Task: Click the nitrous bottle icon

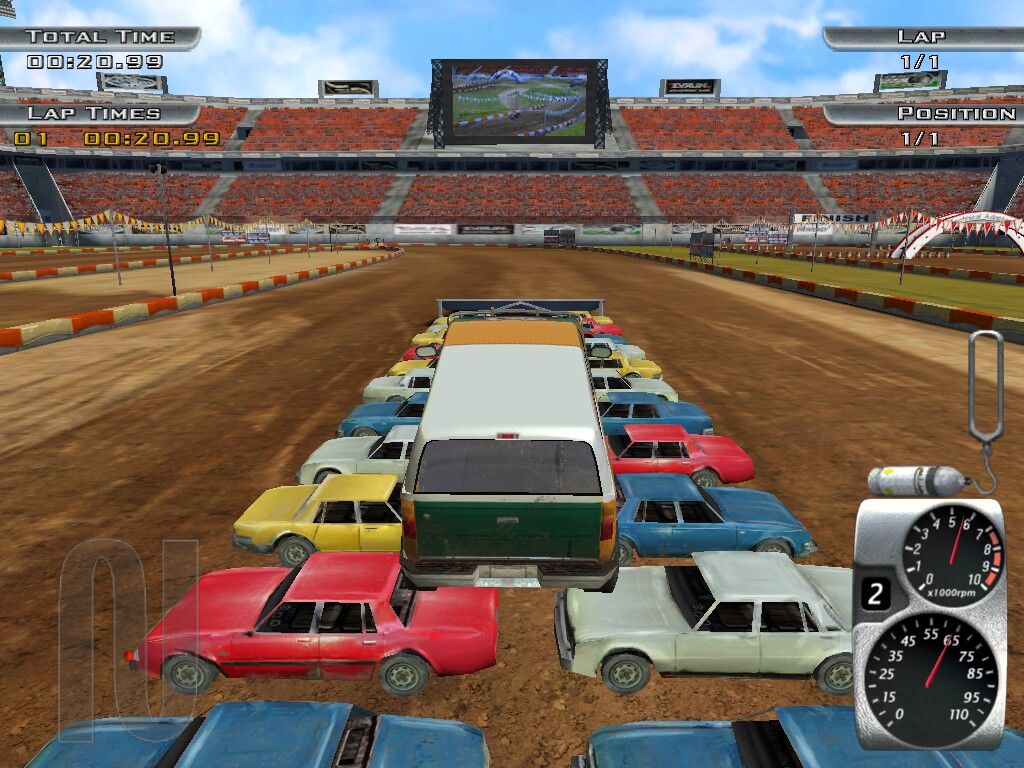Action: 914,481
